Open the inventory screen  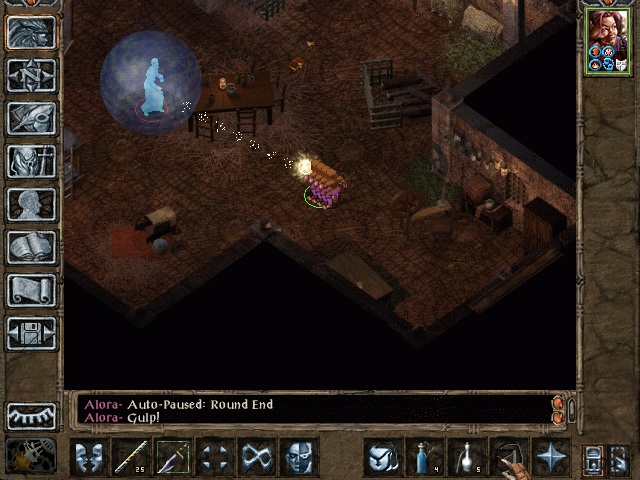point(31,161)
